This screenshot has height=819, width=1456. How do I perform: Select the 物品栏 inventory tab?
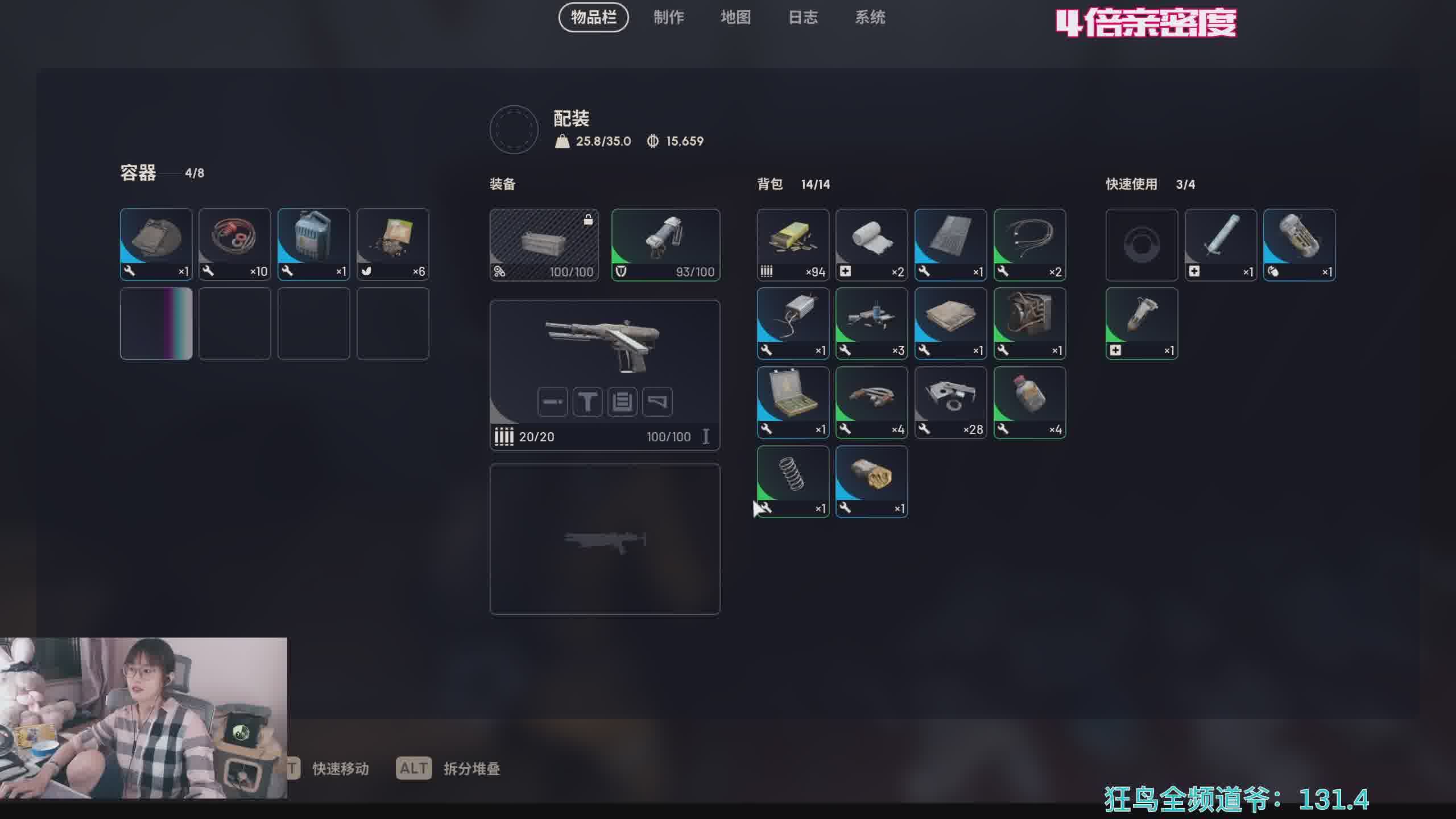593,18
